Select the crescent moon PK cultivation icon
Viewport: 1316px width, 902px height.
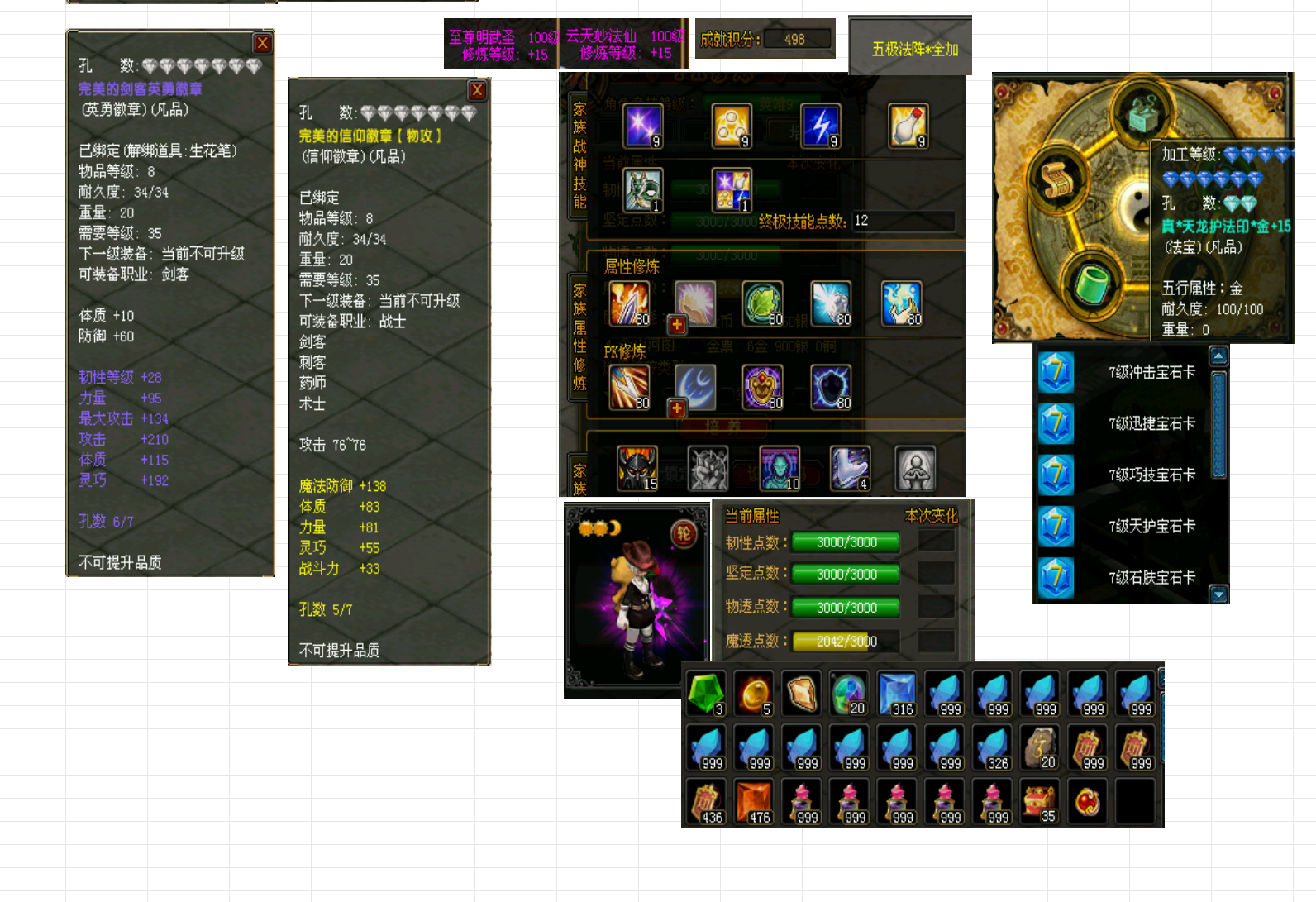[697, 387]
